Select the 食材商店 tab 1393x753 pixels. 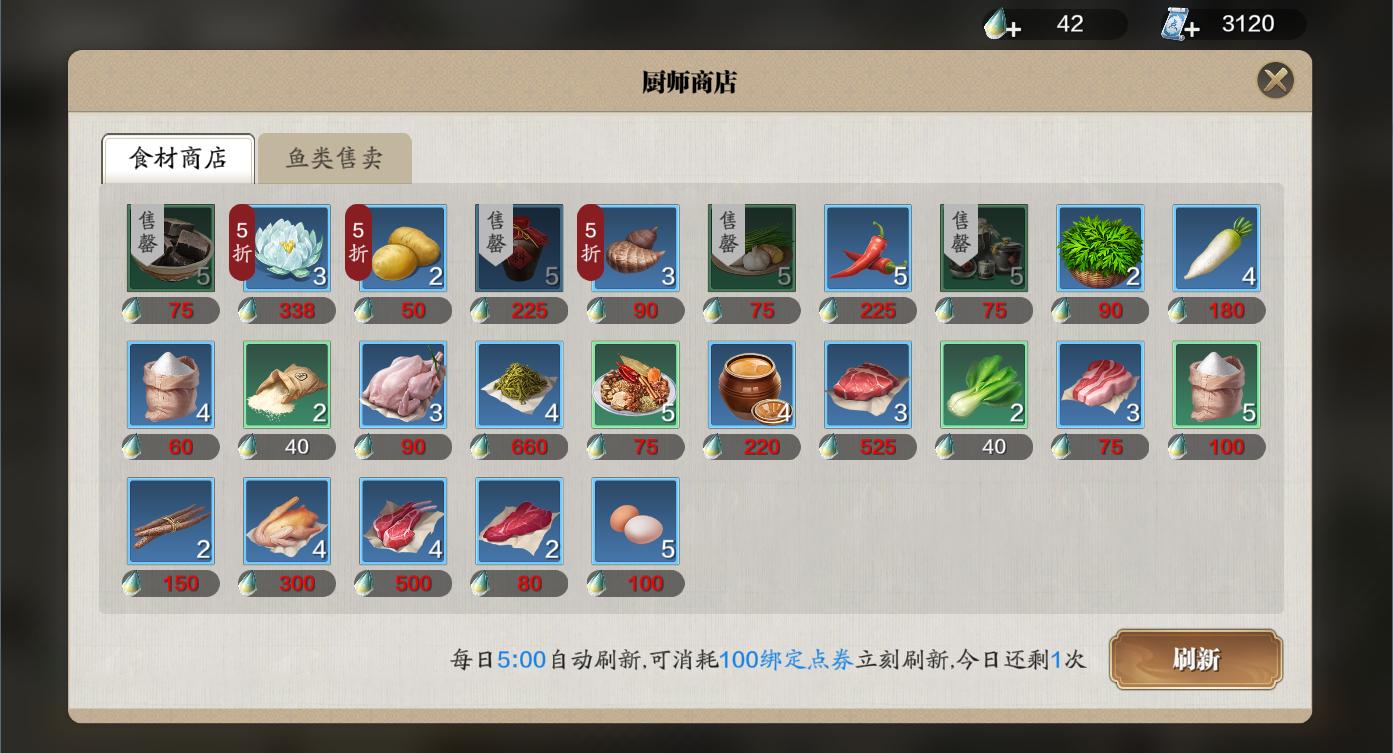[177, 158]
